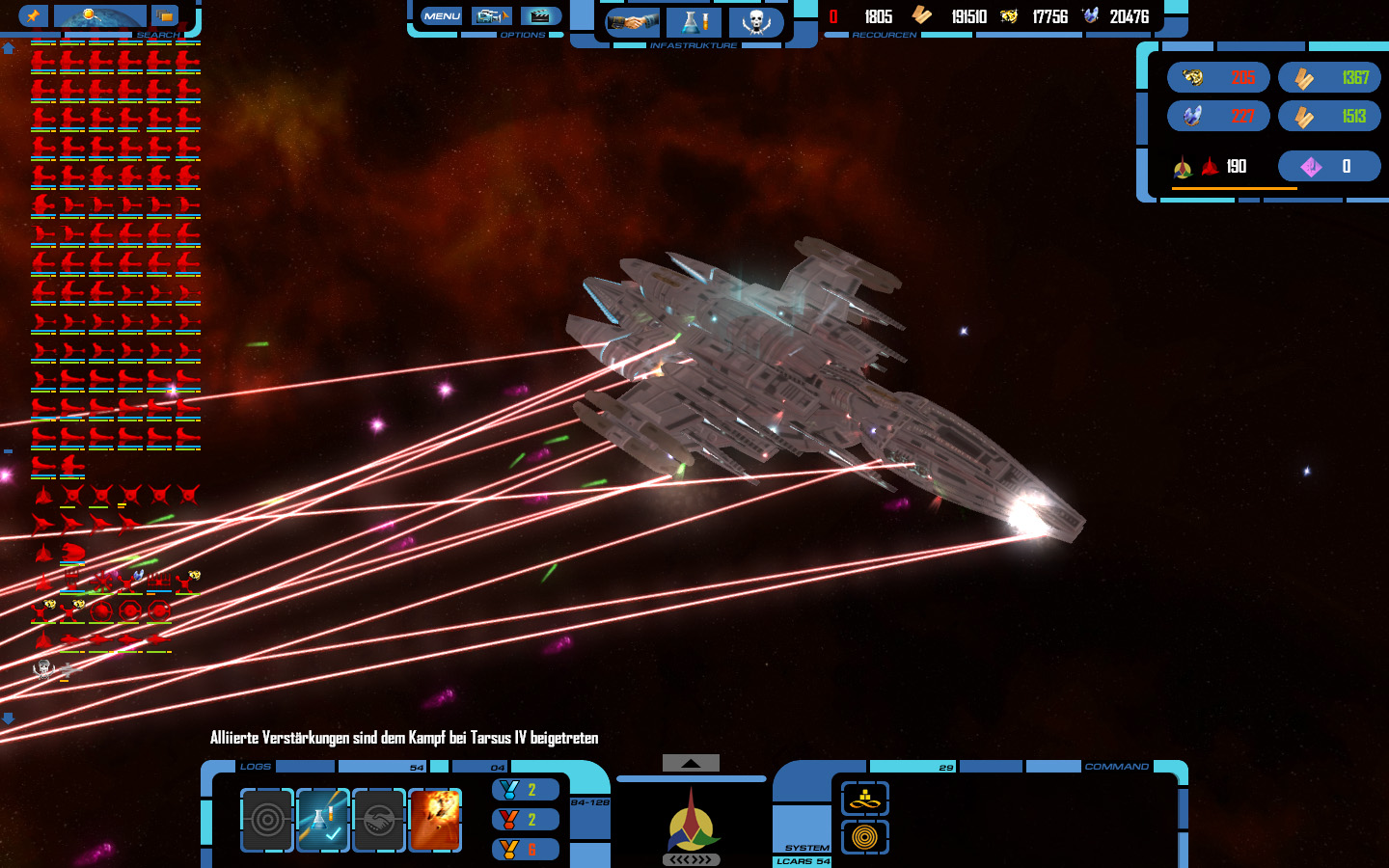Open the skull and crossbones panel
Image resolution: width=1389 pixels, height=868 pixels.
(756, 22)
